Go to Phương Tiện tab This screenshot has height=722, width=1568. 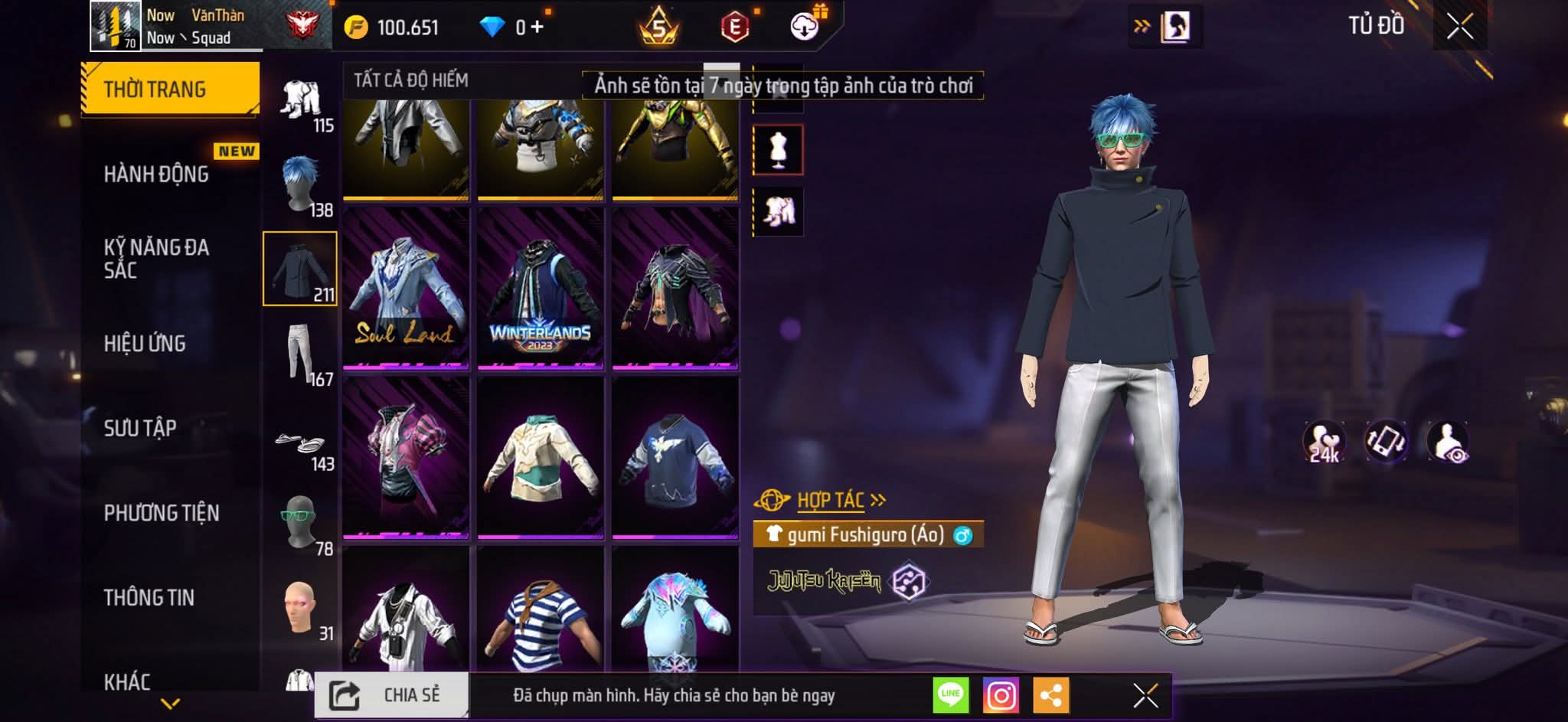(x=162, y=513)
